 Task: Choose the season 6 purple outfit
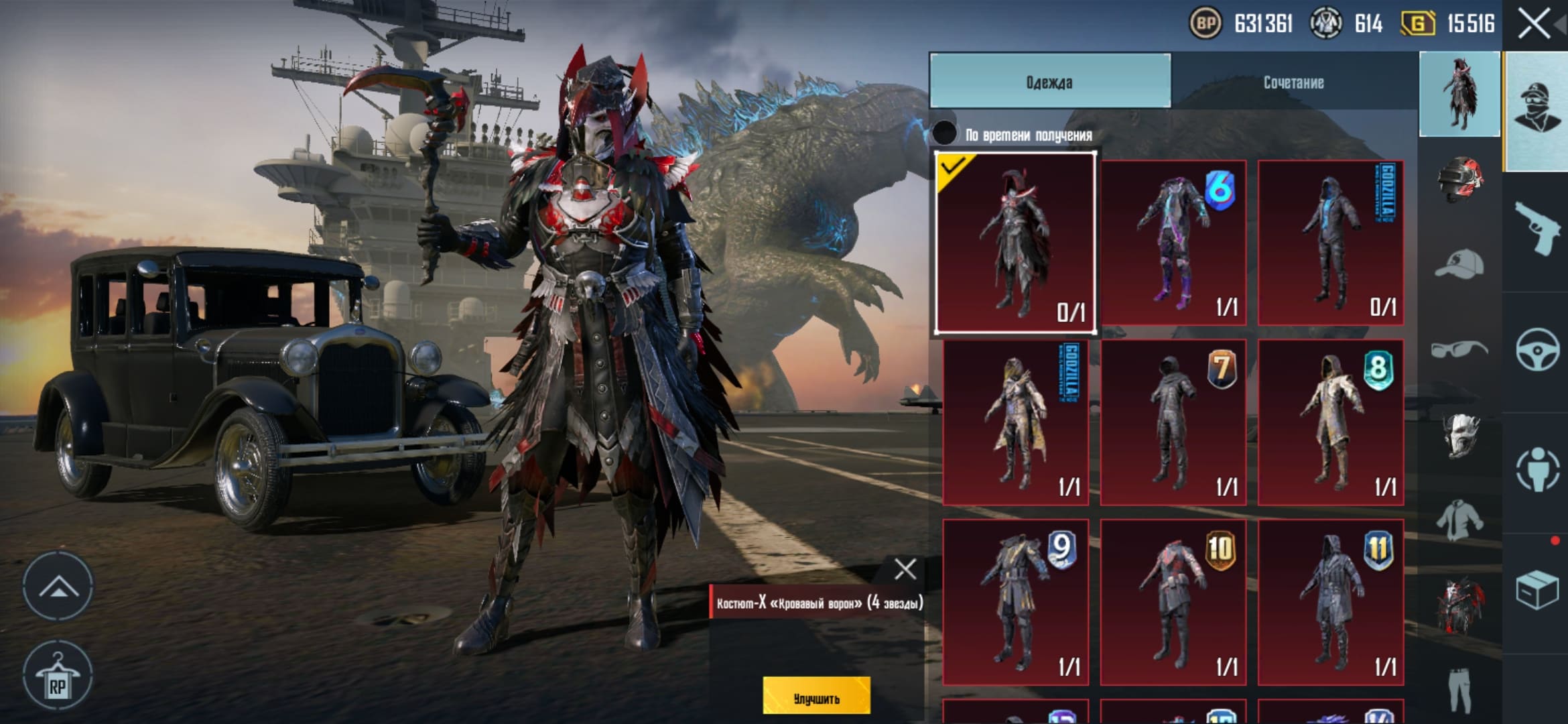1173,243
